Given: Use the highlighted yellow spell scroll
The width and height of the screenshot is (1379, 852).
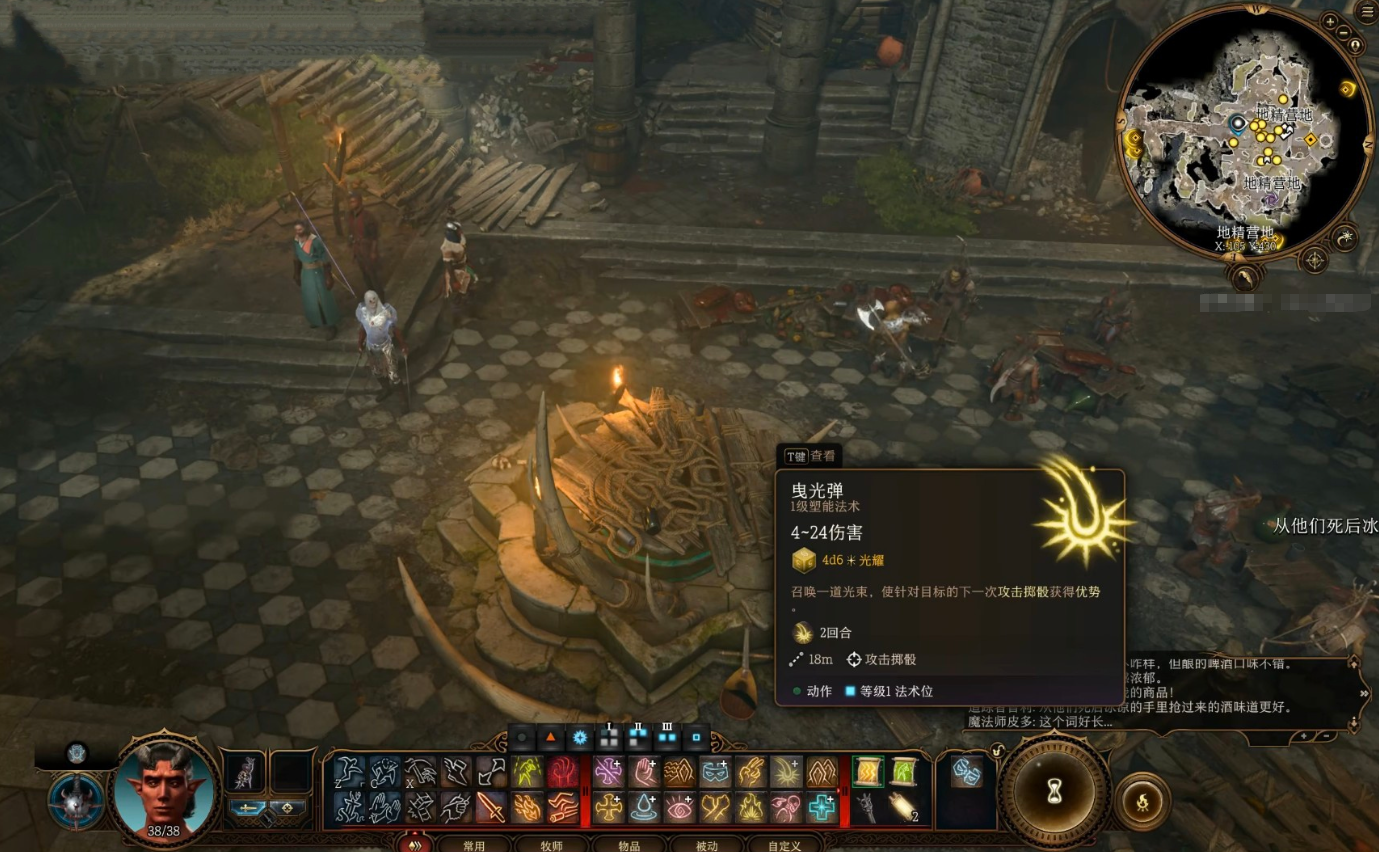Looking at the screenshot, I should (x=868, y=771).
